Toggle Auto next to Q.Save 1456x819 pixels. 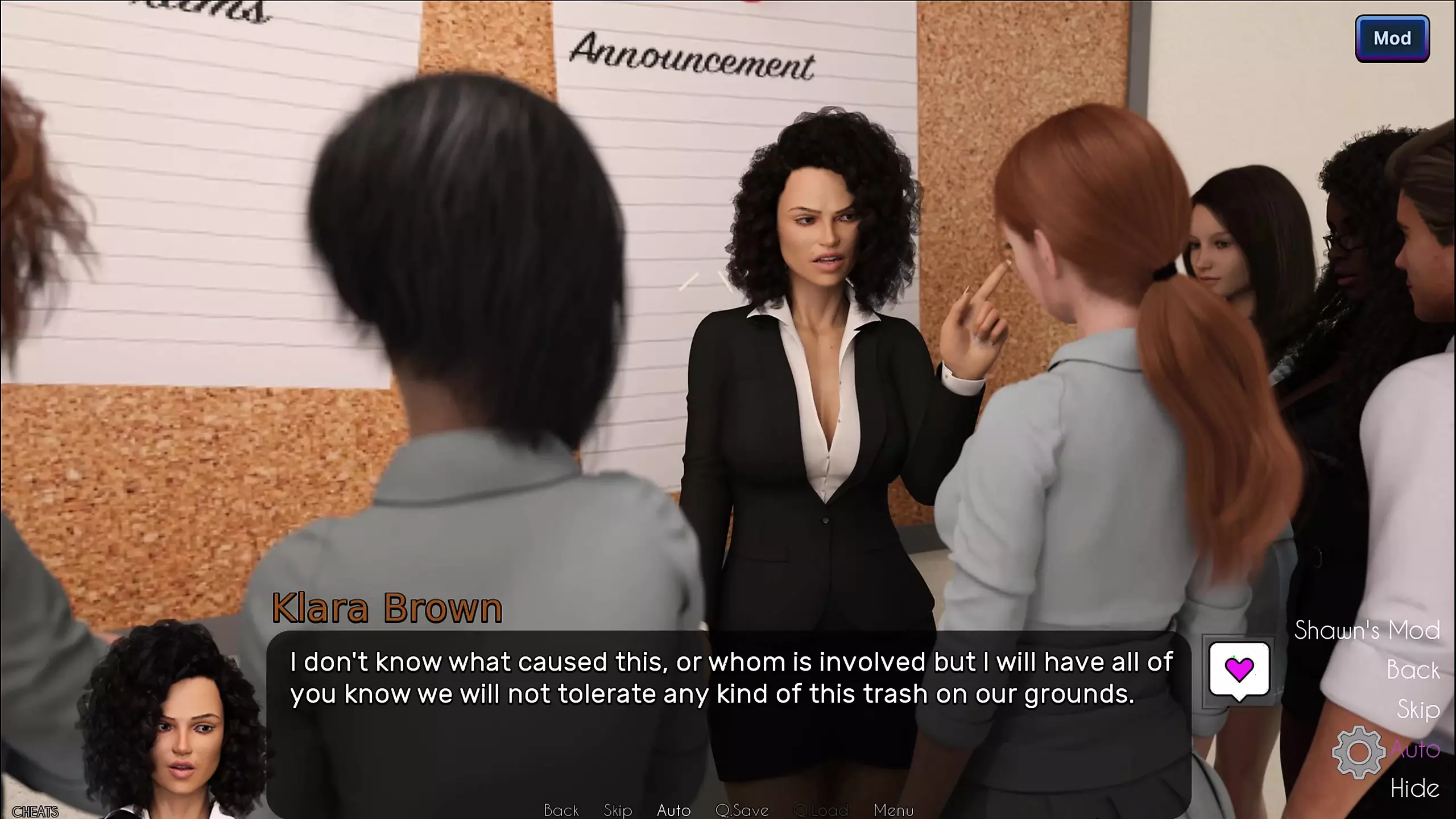673,810
